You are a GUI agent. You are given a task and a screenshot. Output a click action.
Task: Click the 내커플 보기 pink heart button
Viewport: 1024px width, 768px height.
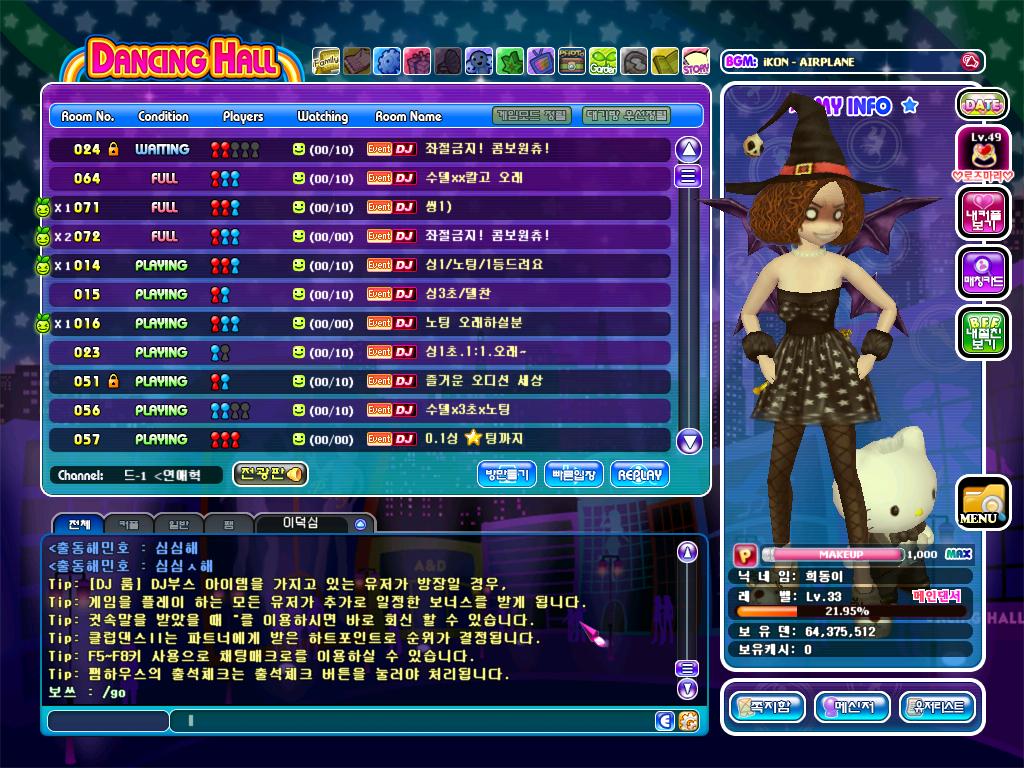pos(982,214)
